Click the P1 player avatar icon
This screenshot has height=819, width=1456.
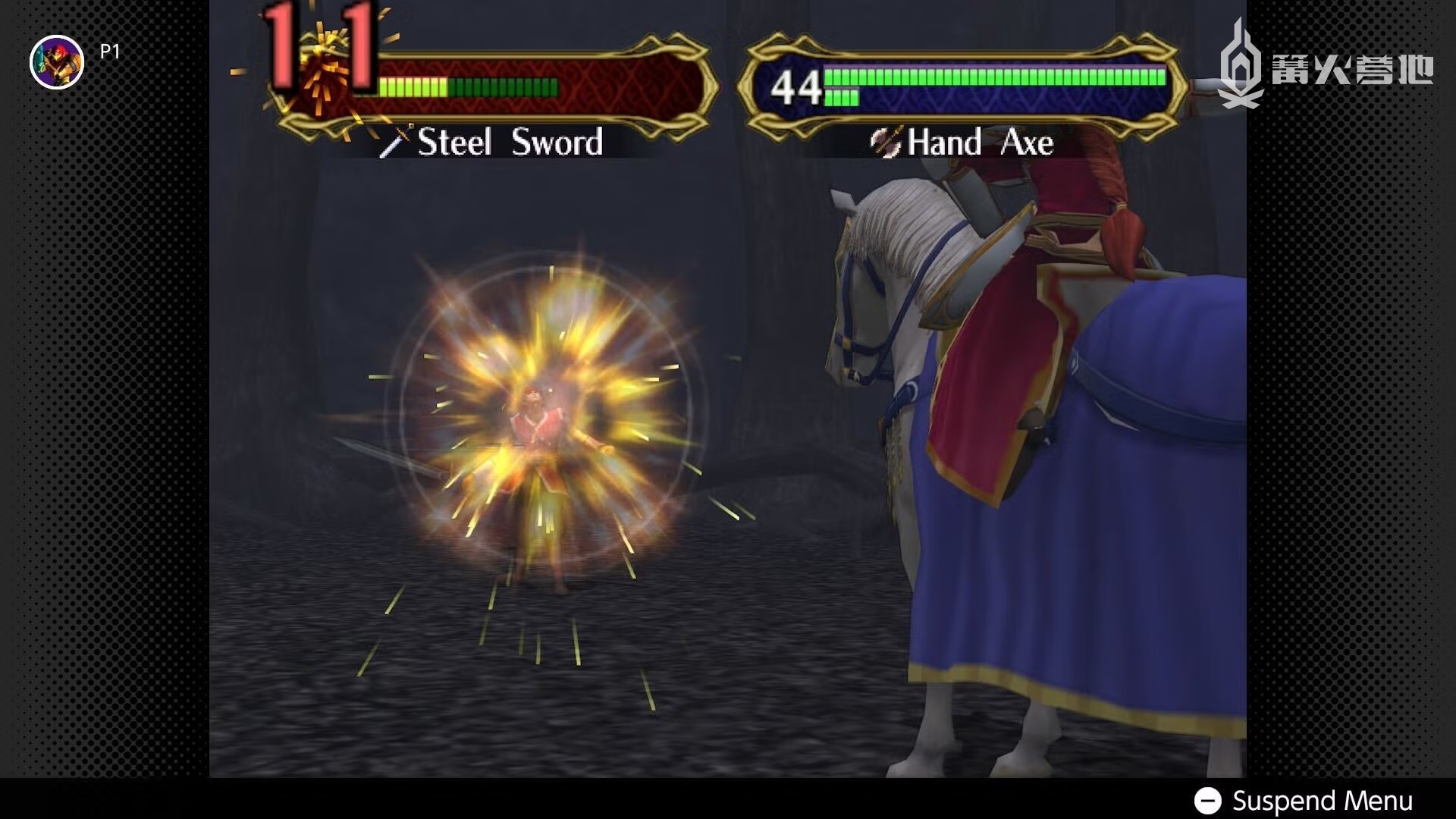pyautogui.click(x=57, y=62)
